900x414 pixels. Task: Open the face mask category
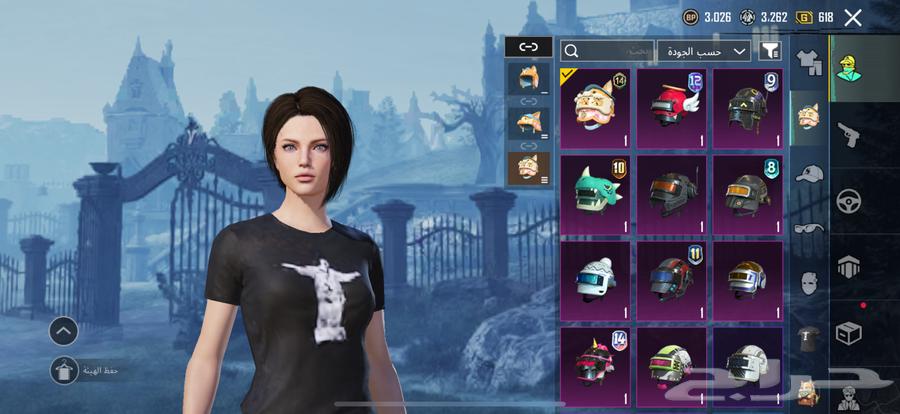tap(808, 283)
